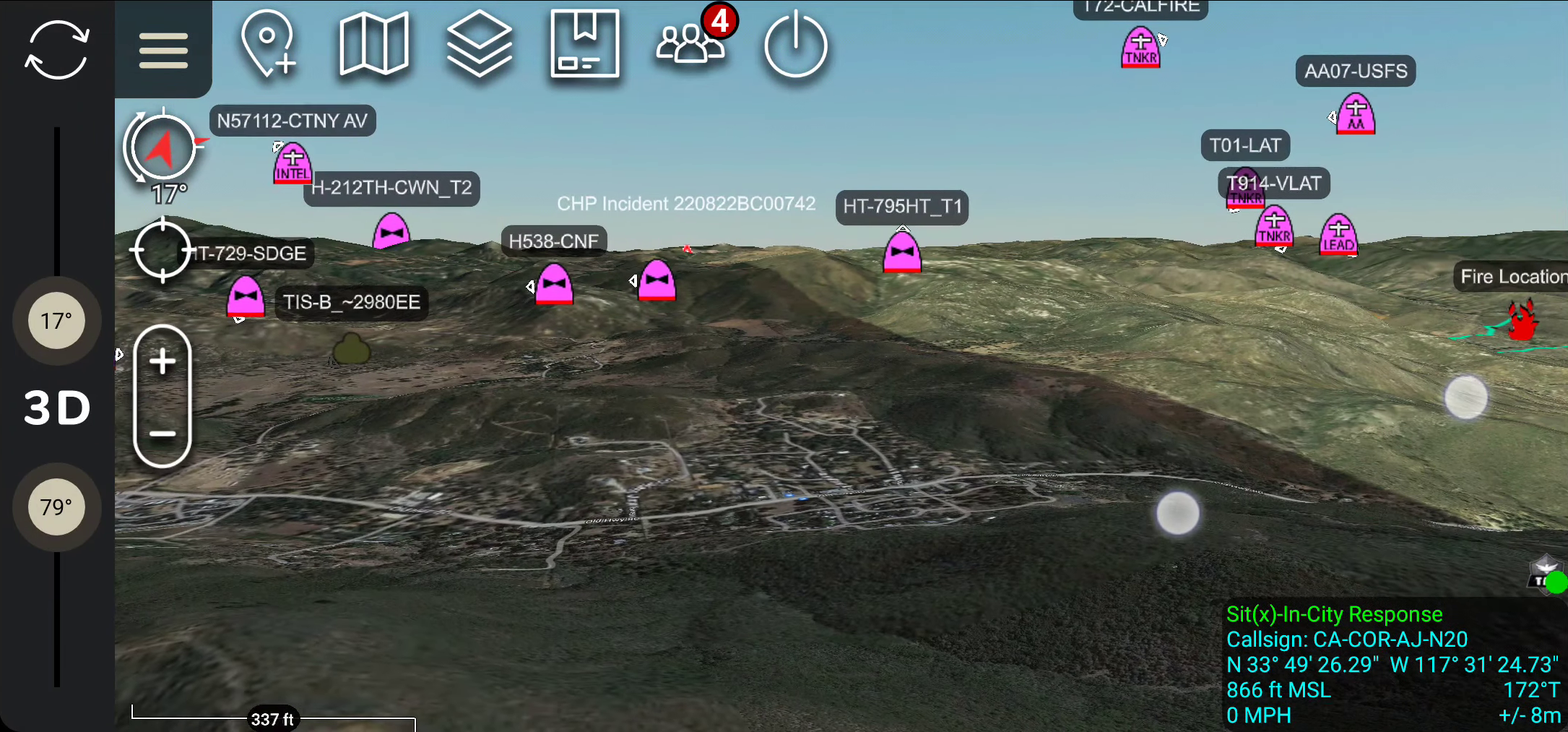Select the add map marker tool
This screenshot has height=732, width=1568.
269,45
